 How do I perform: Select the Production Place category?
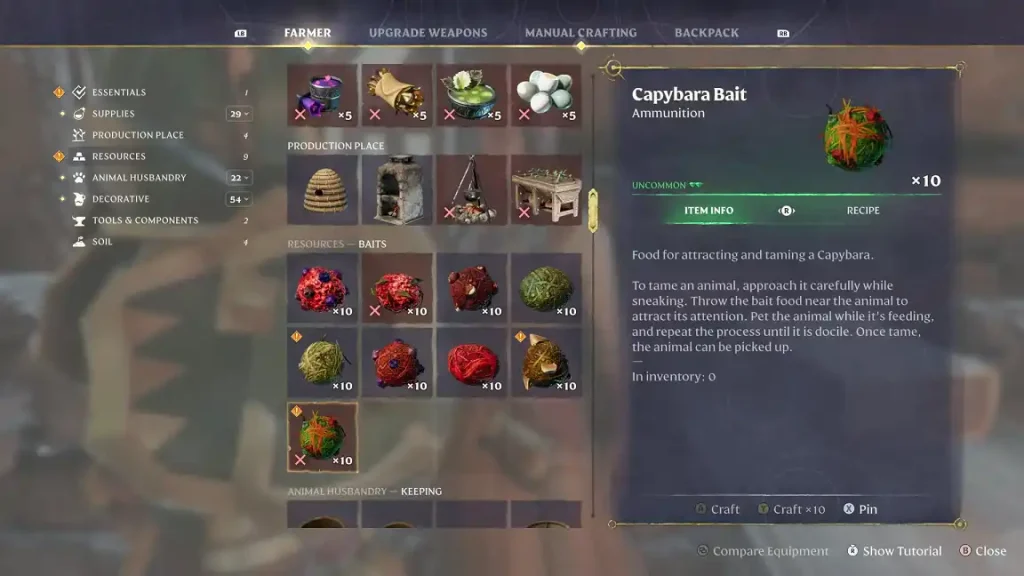coord(137,135)
